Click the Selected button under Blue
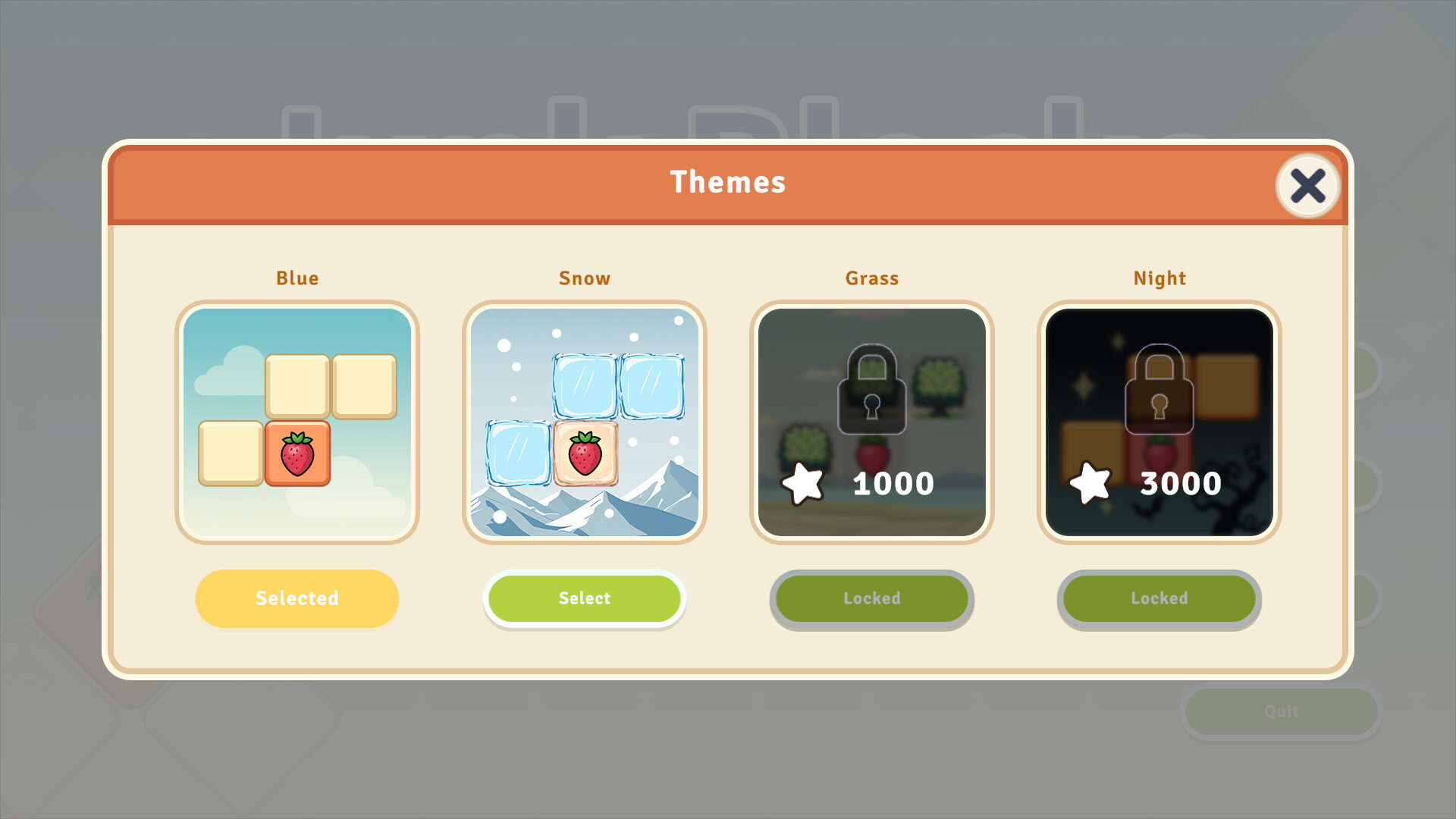Screen dimensions: 1456x819 [297, 598]
